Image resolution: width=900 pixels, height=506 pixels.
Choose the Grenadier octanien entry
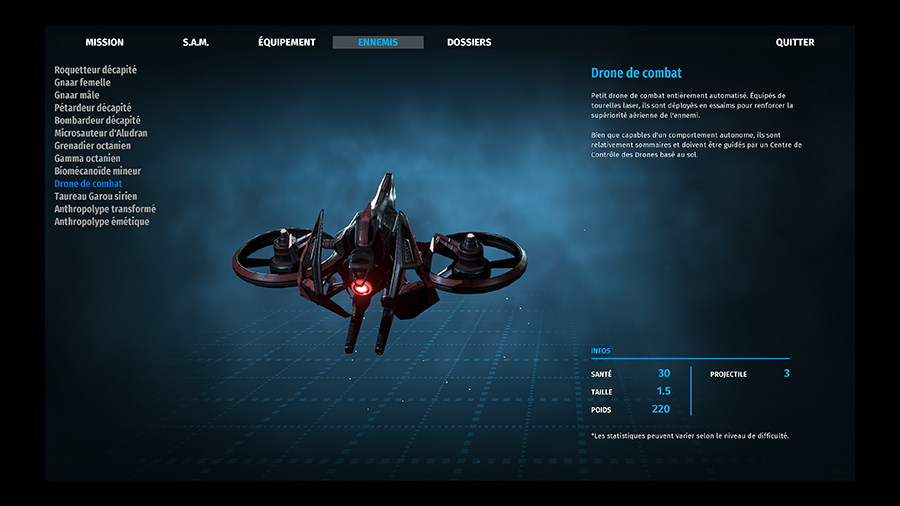click(92, 146)
